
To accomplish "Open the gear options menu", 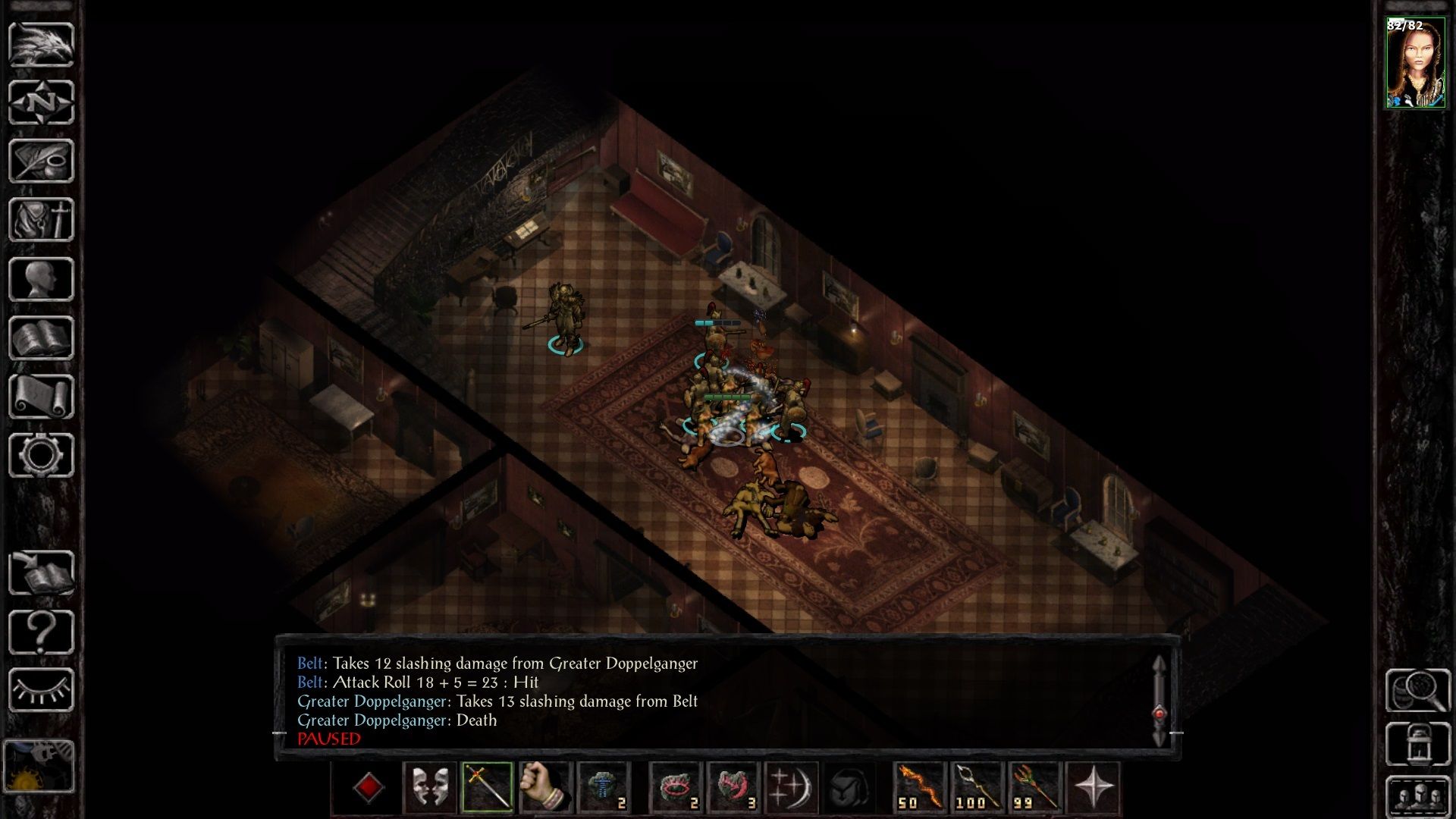I will pos(41,455).
